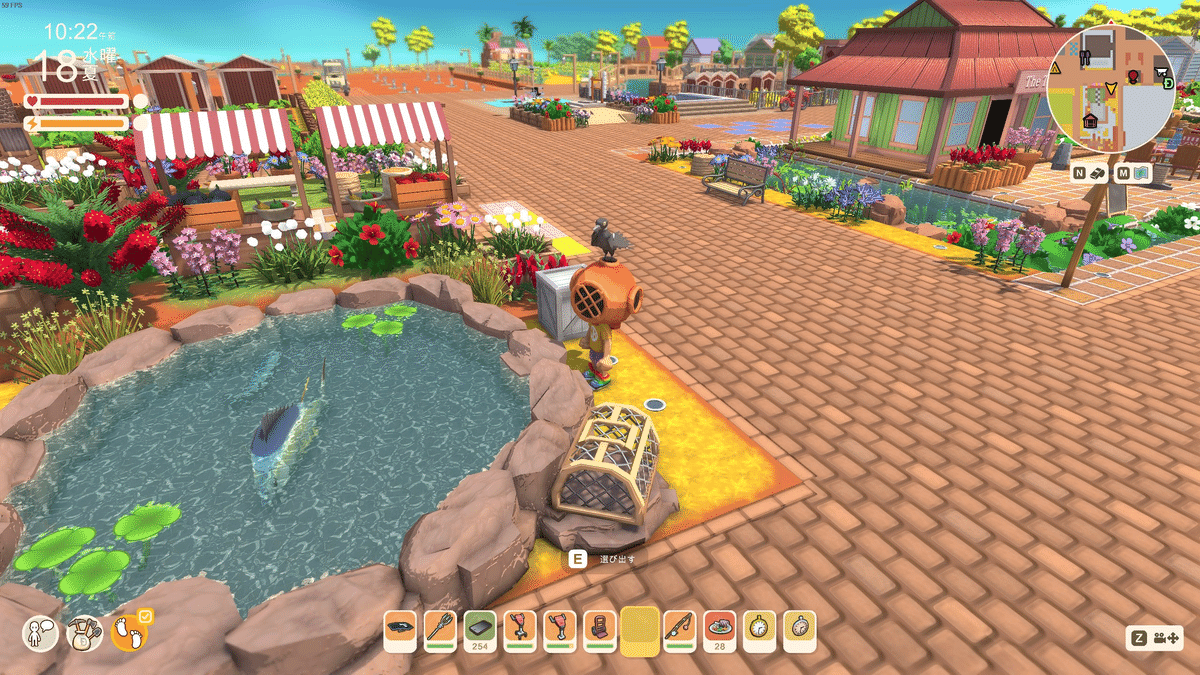
Task: Open the tool bag icon
Action: point(84,633)
